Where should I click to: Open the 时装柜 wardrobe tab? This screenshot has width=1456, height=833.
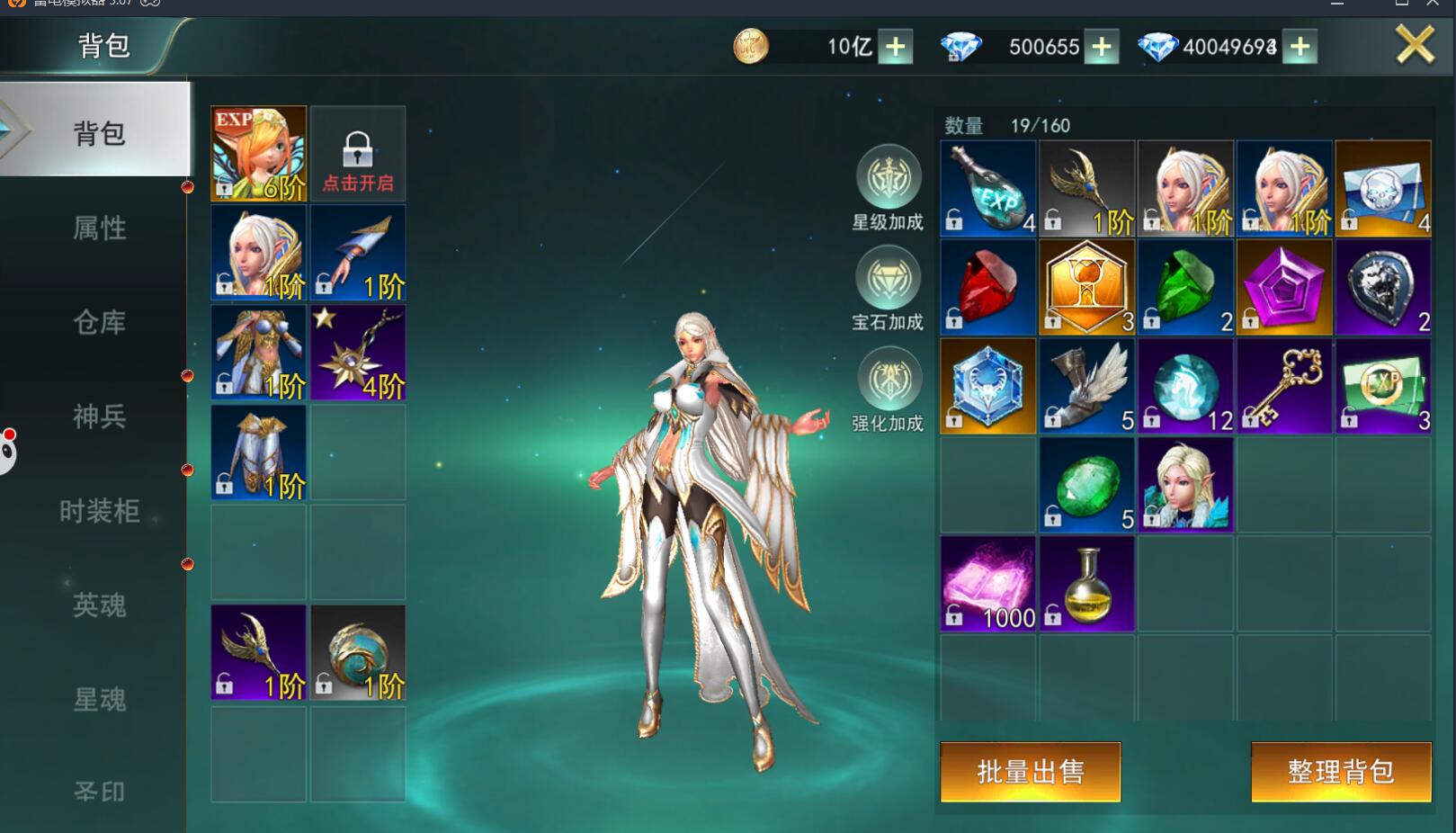tap(99, 511)
